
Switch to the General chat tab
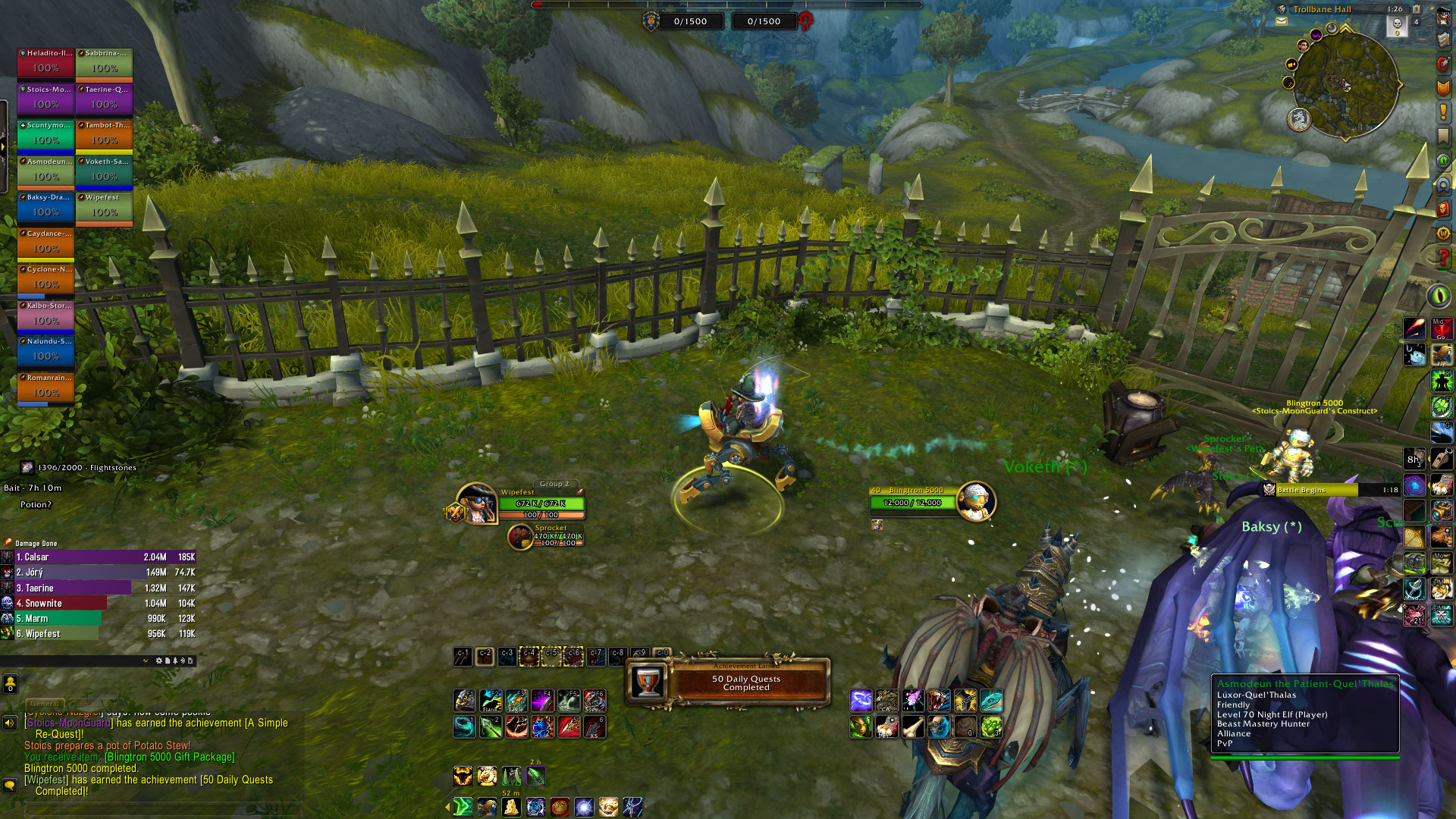45,704
